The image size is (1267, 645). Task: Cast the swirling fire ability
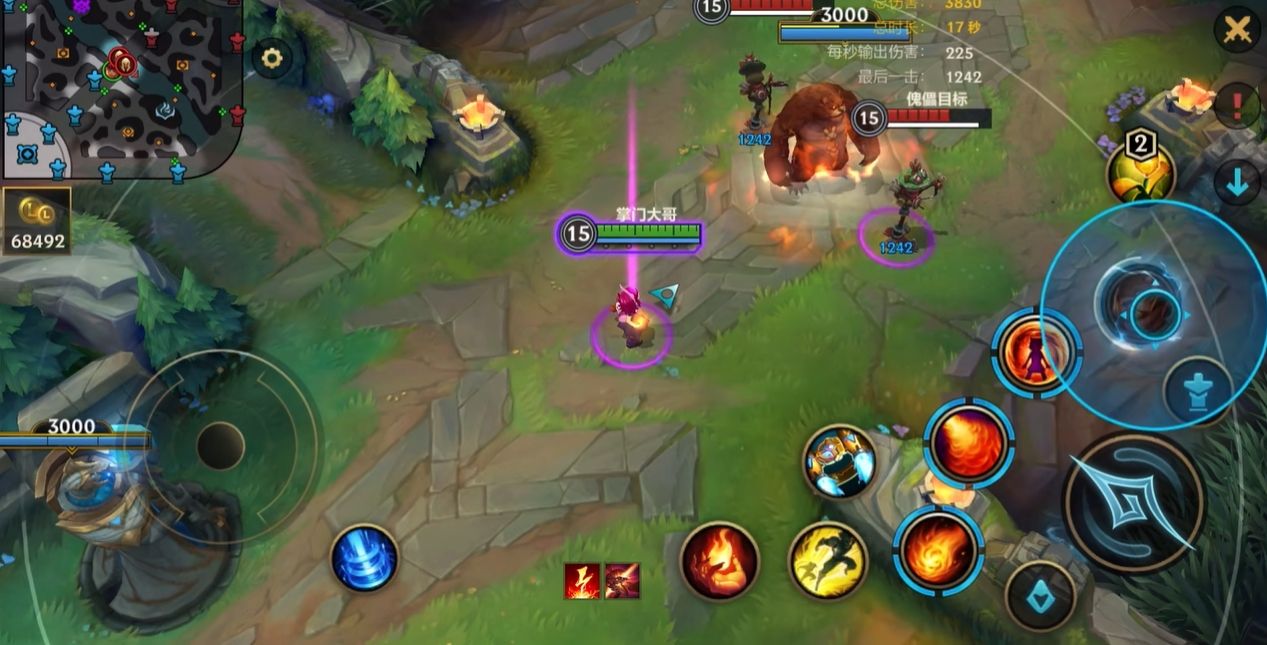(x=938, y=549)
